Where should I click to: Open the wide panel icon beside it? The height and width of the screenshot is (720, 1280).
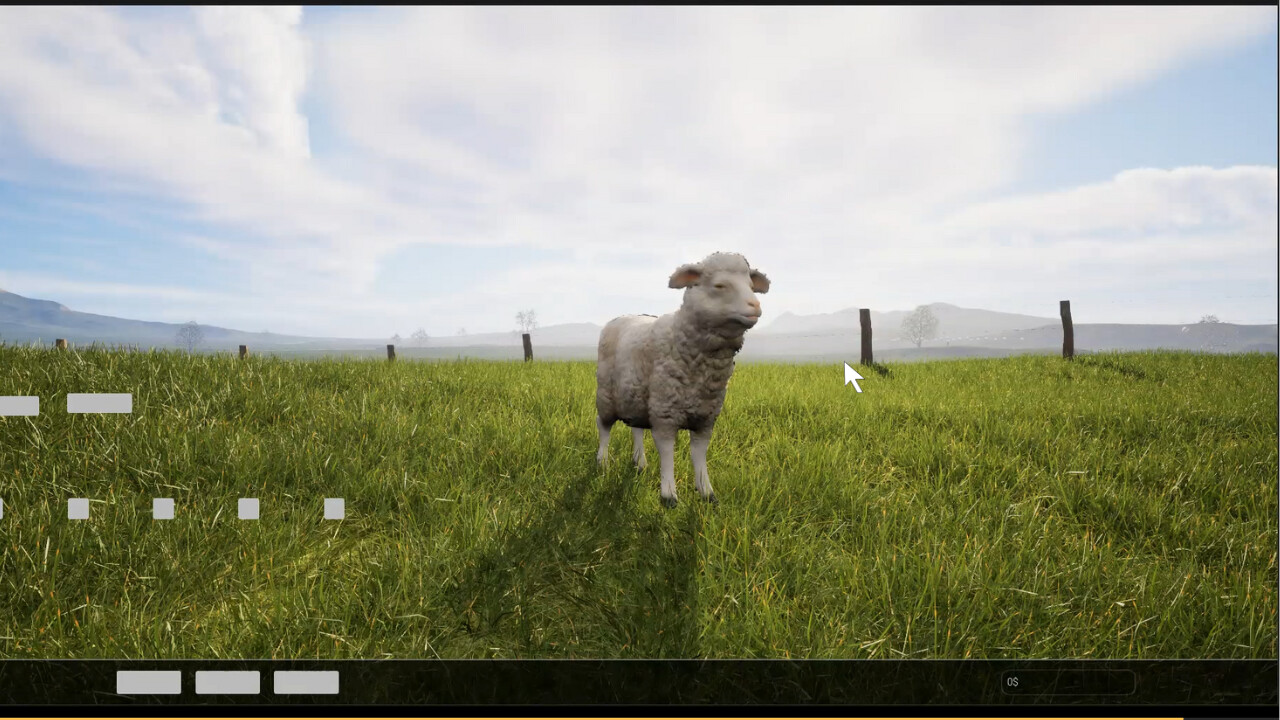pyautogui.click(x=99, y=404)
